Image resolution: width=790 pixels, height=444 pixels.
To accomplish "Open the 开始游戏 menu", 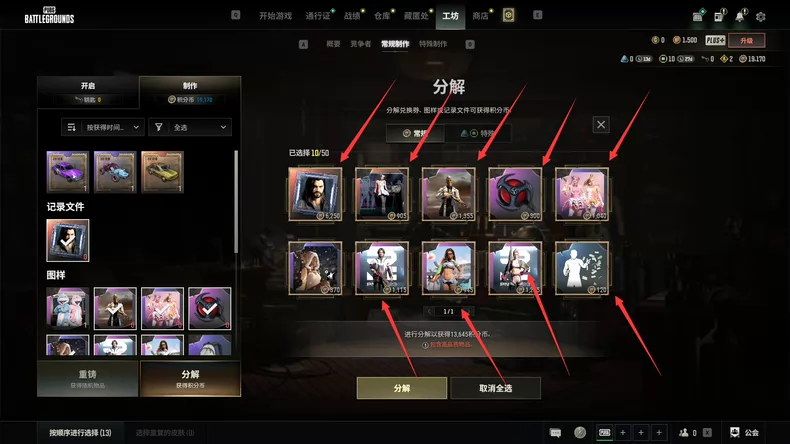I will click(x=275, y=16).
